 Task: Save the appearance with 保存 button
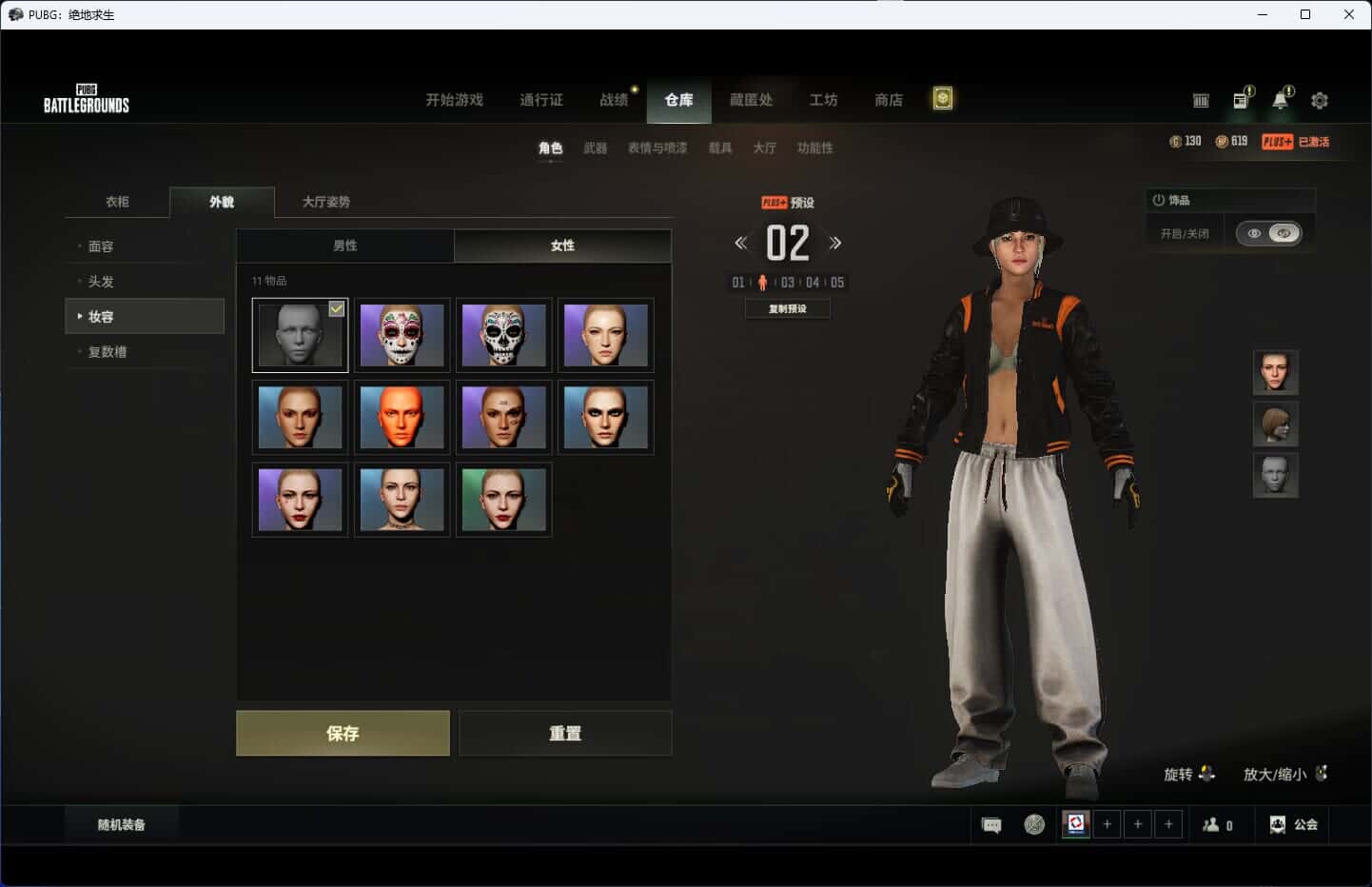[343, 733]
